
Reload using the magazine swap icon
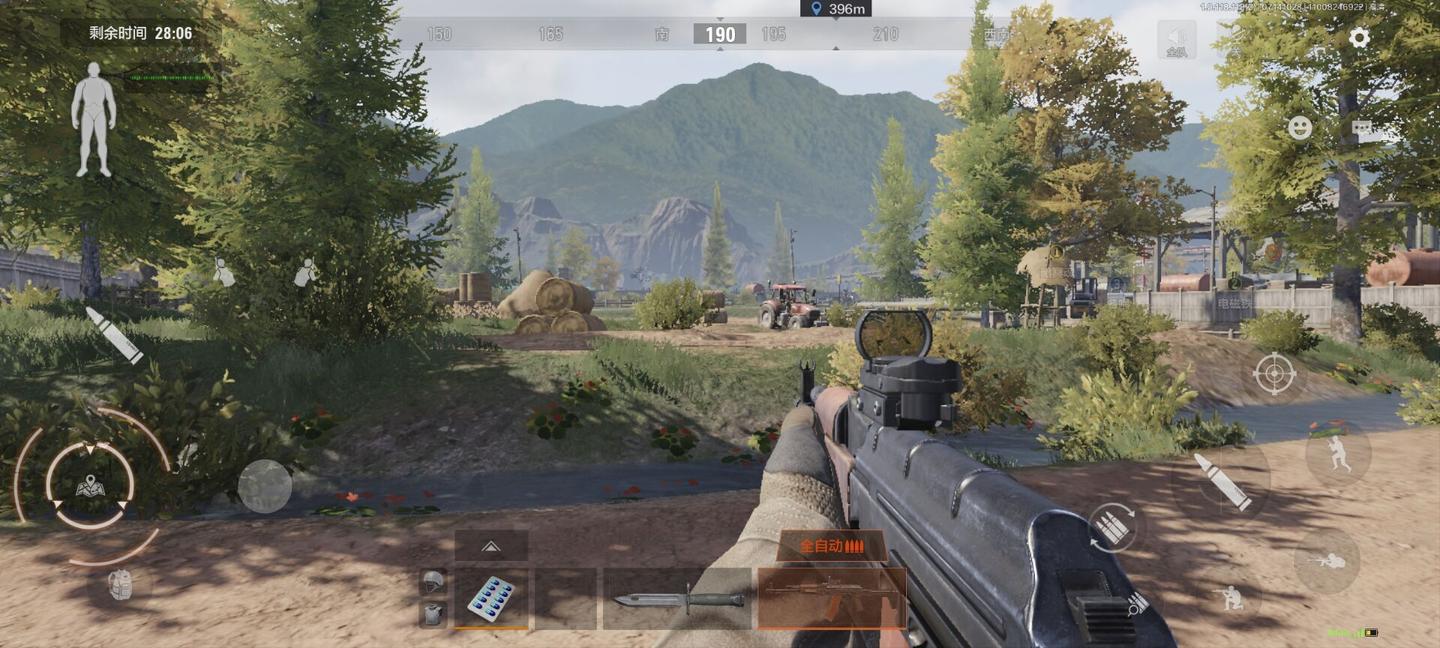coord(1112,527)
